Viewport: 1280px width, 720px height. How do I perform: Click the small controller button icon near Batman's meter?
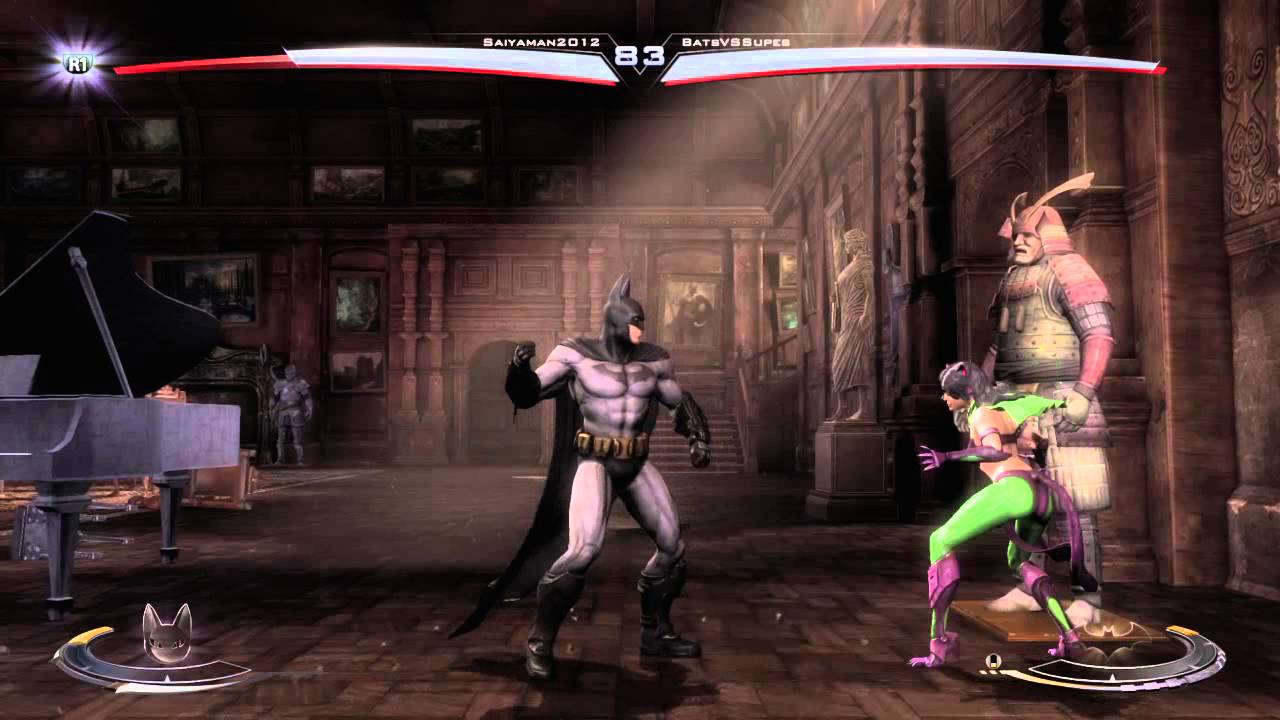point(993,660)
